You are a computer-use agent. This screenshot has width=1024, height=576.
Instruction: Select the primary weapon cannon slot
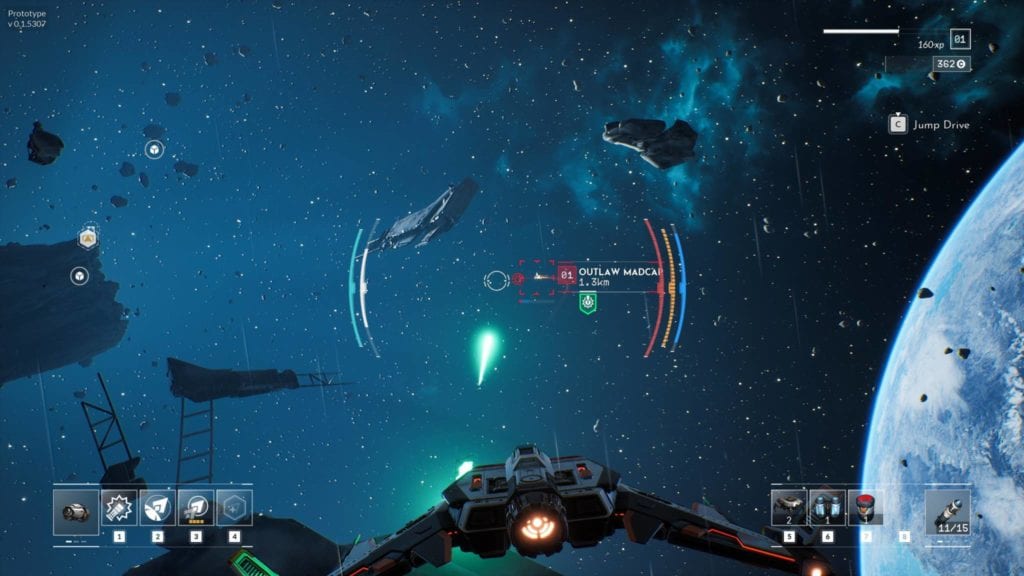pyautogui.click(x=76, y=511)
